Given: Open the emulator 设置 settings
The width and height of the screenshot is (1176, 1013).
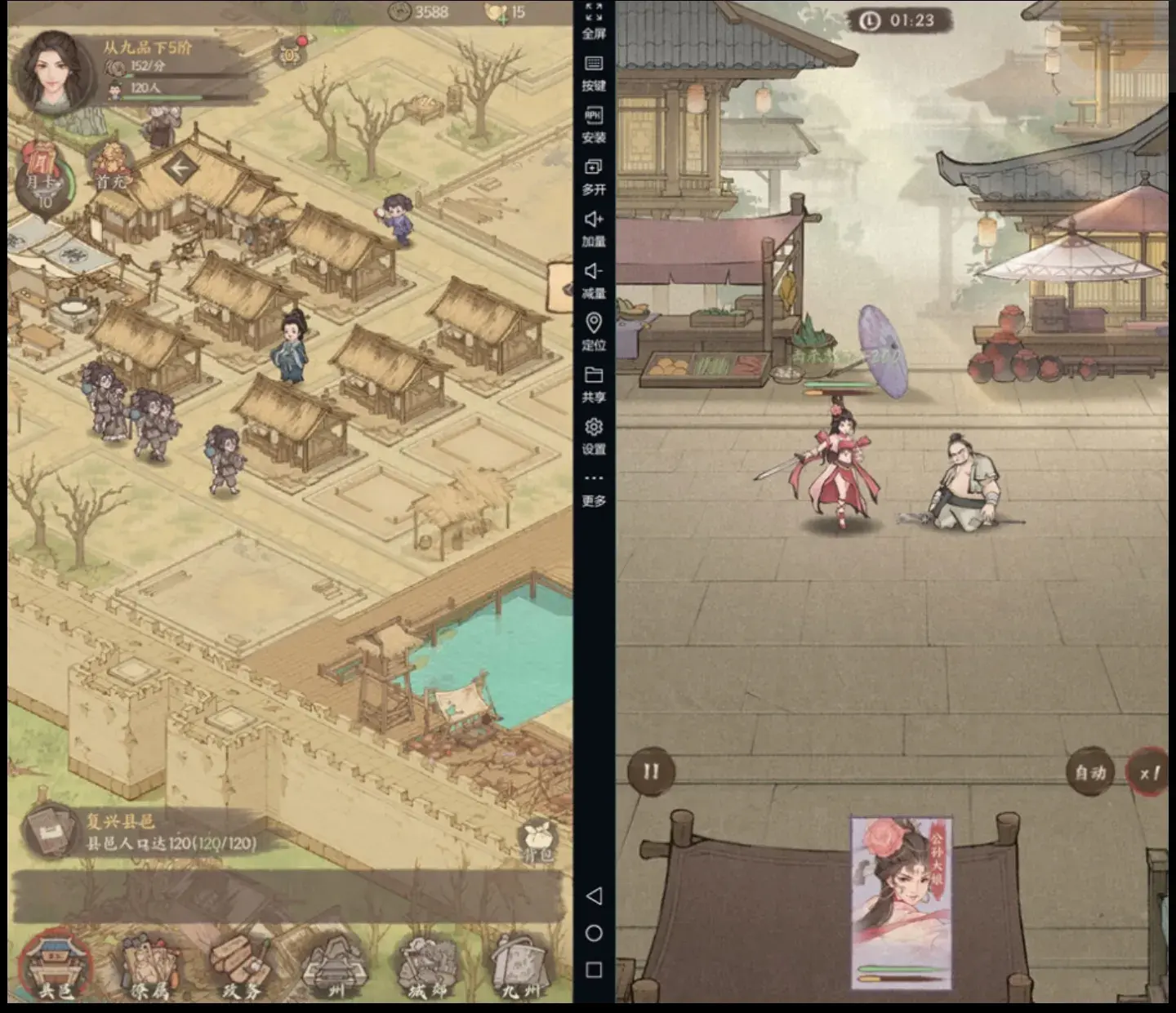Looking at the screenshot, I should pyautogui.click(x=594, y=436).
